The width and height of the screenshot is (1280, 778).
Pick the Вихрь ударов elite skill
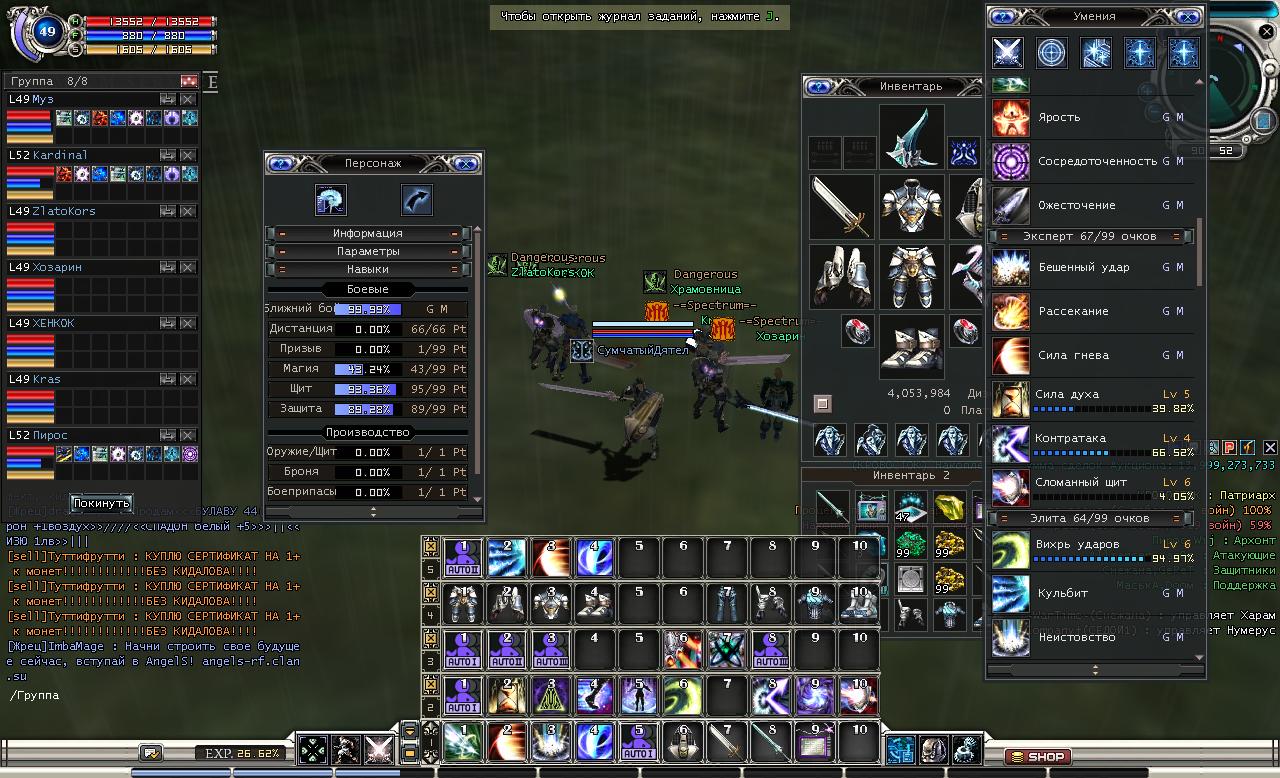coord(1010,550)
